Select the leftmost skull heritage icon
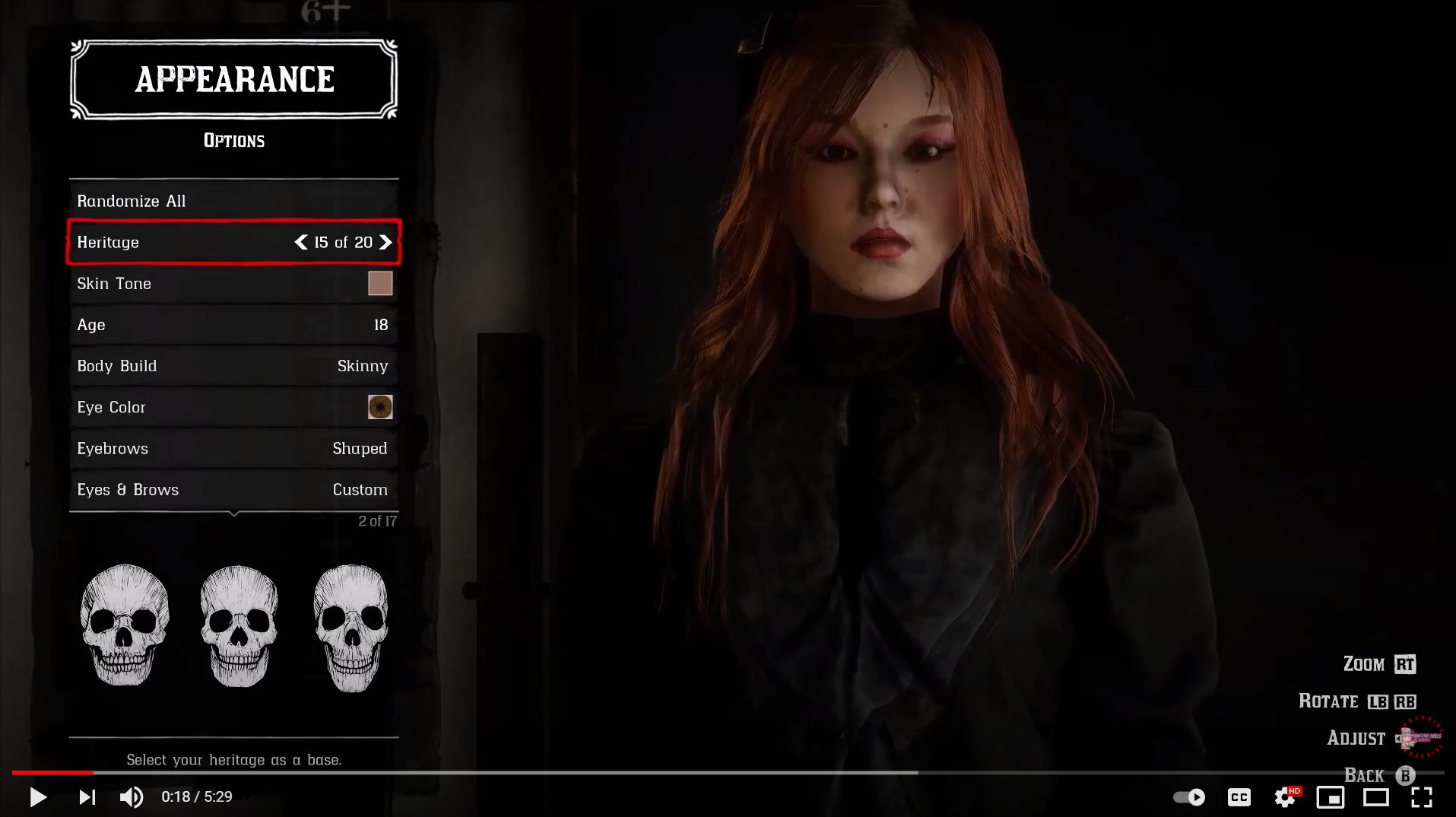This screenshot has height=817, width=1456. (x=125, y=627)
